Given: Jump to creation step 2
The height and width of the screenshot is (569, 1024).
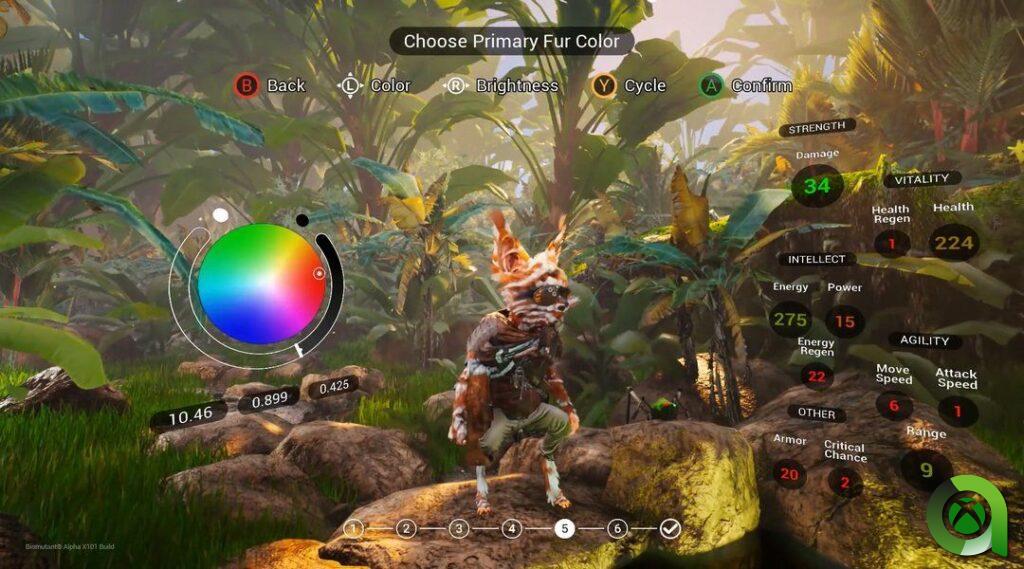Looking at the screenshot, I should click(x=406, y=529).
